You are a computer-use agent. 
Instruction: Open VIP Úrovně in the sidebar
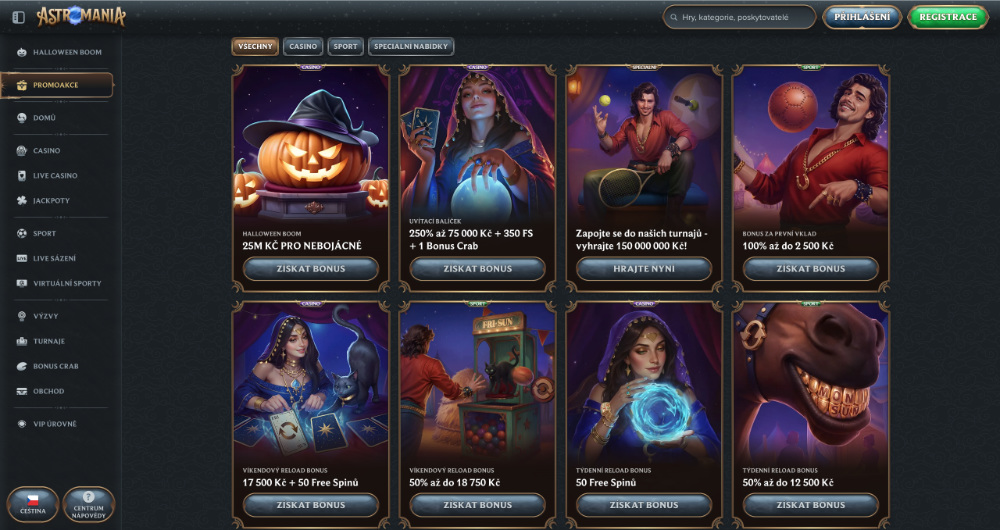54,424
